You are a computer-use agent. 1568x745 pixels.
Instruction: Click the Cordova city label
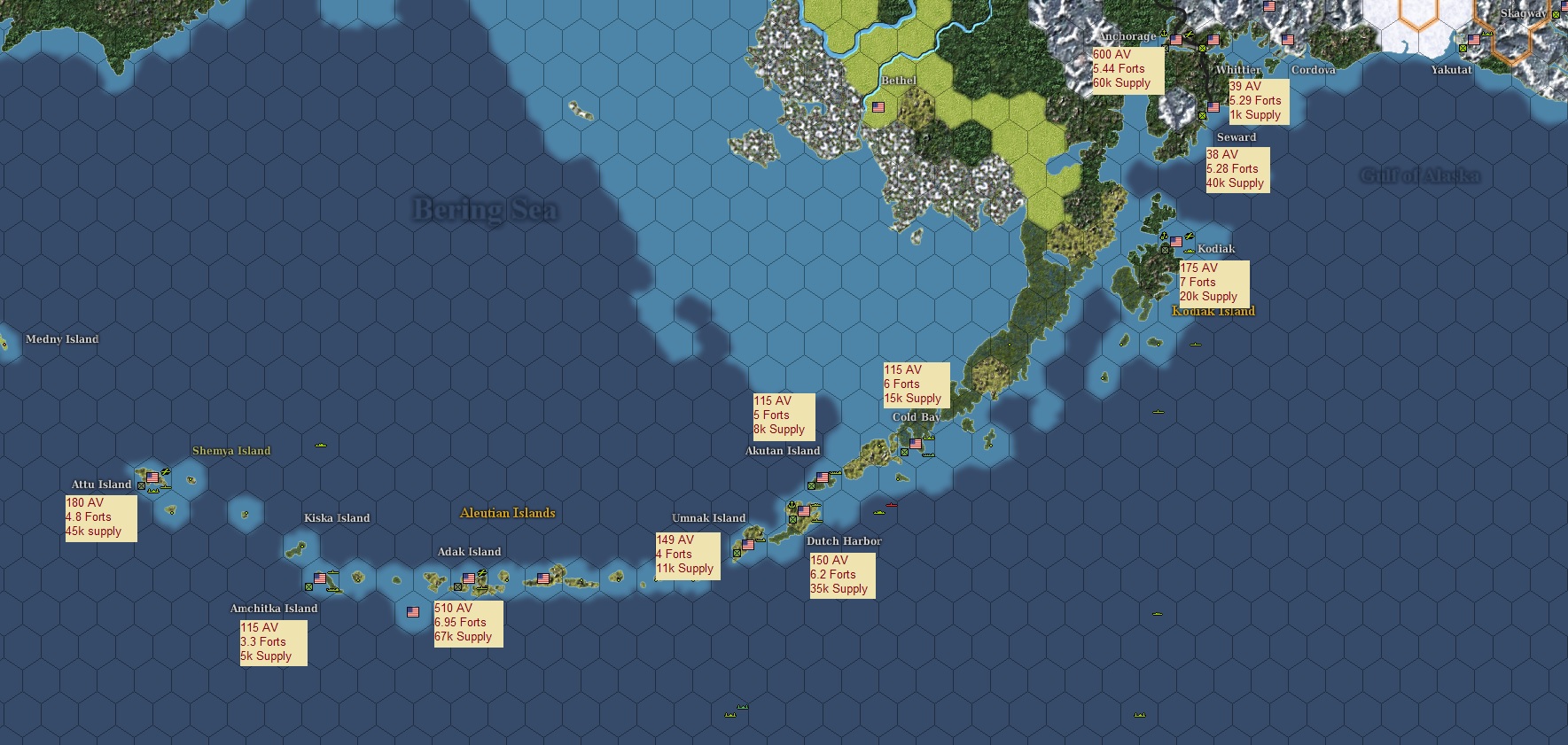[1313, 70]
